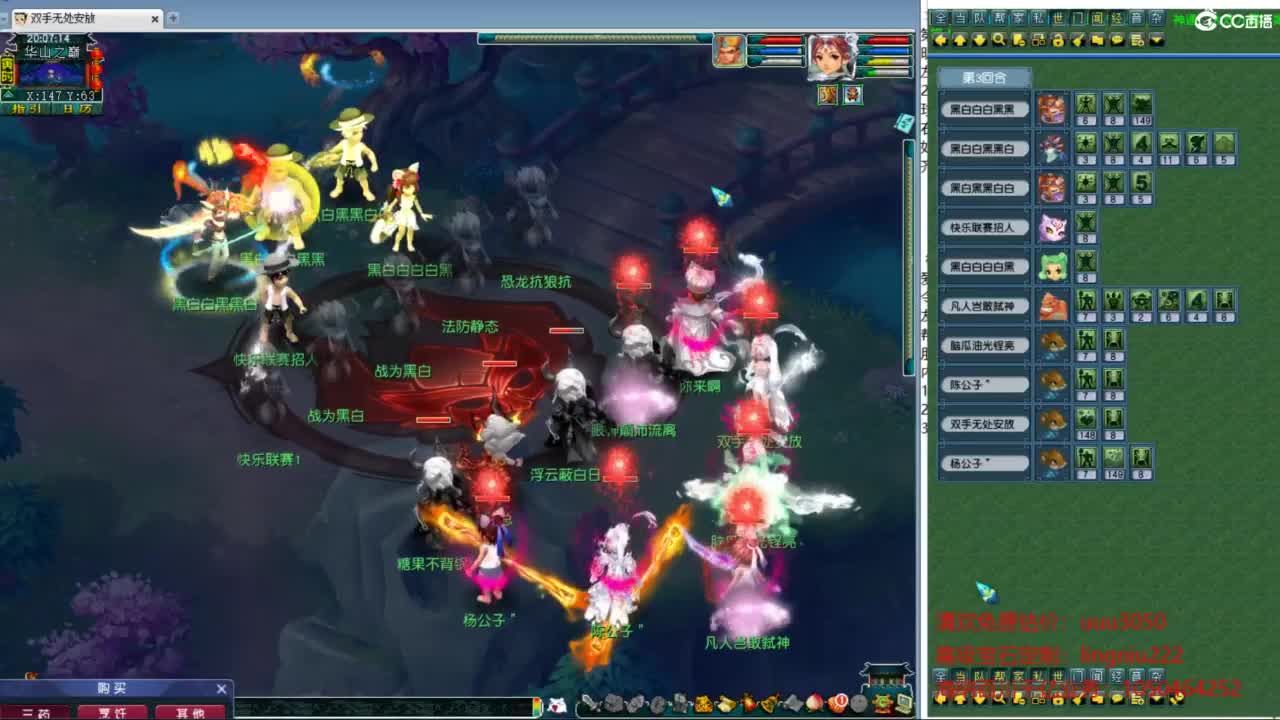Open the computer system icon at bottom right toolbar
This screenshot has width=1280, height=720.
(902, 703)
